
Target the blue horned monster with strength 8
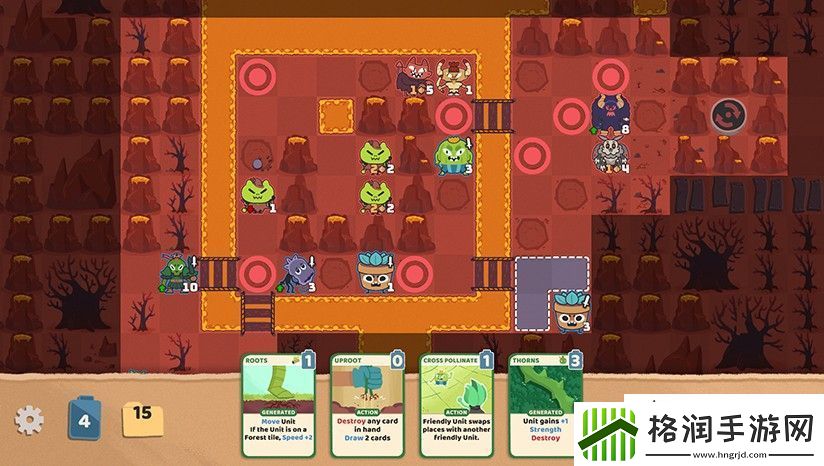(x=607, y=113)
